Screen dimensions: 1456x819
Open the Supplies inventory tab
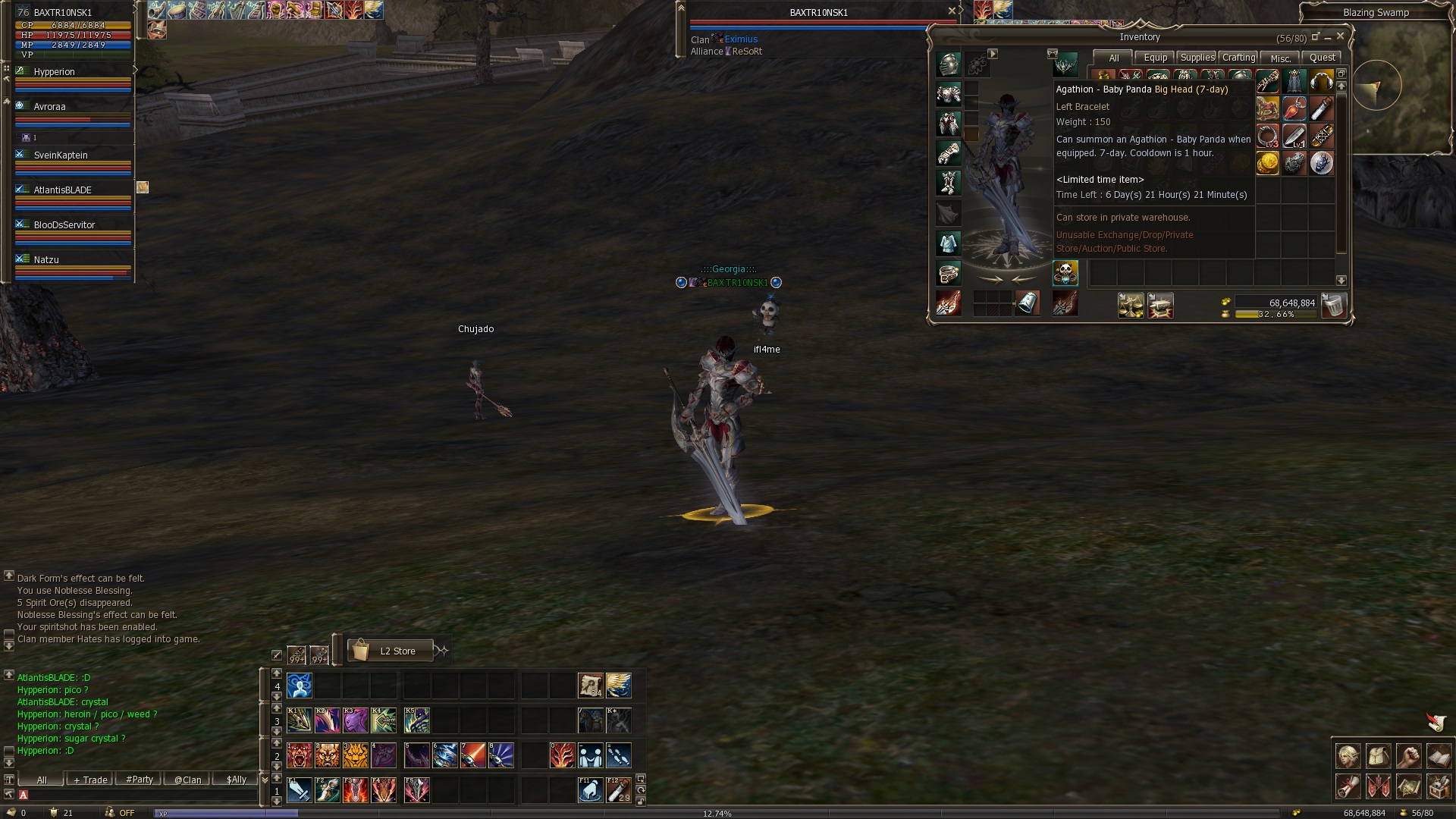pos(1197,58)
